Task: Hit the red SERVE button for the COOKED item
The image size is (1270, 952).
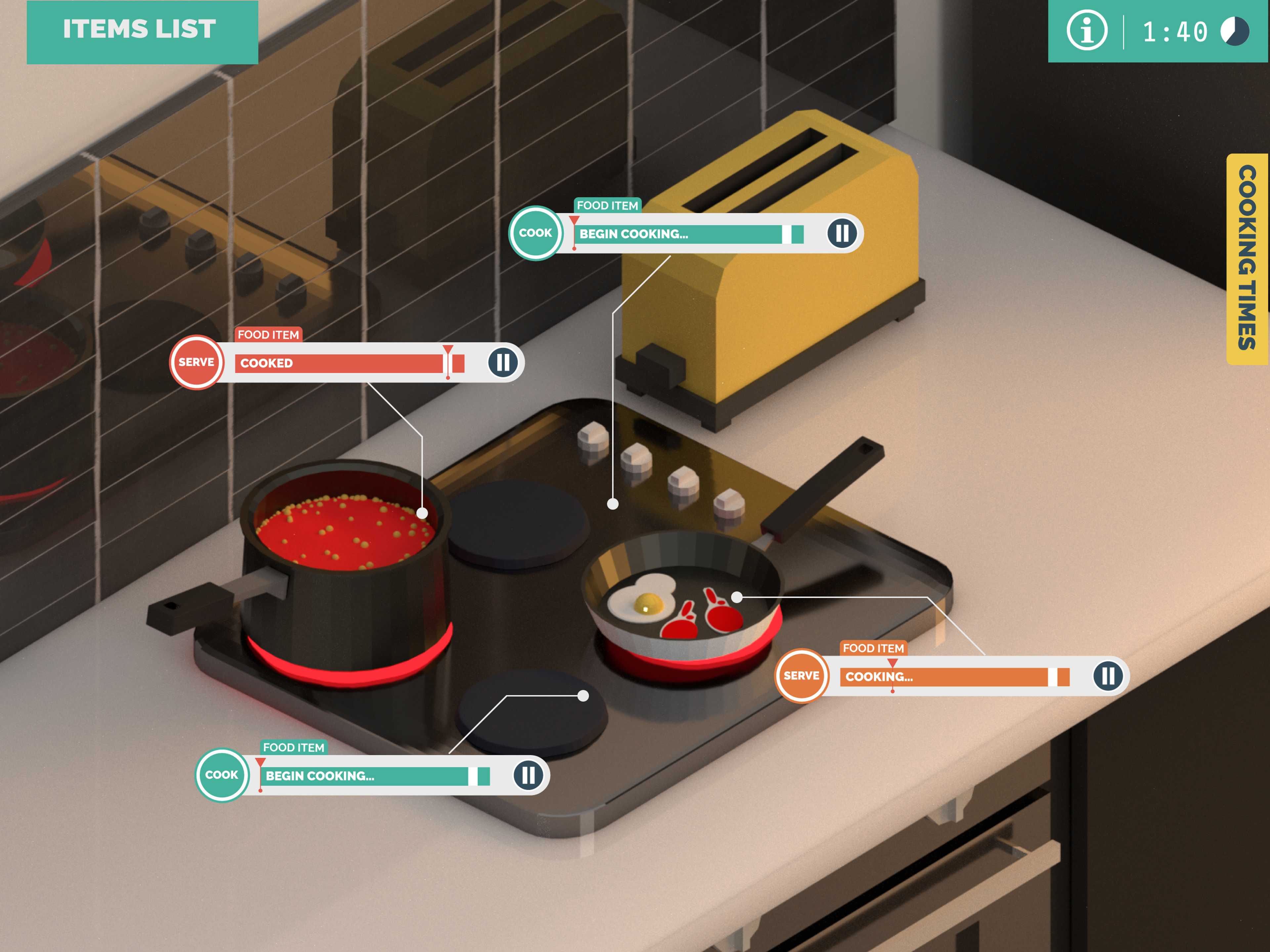Action: [196, 362]
